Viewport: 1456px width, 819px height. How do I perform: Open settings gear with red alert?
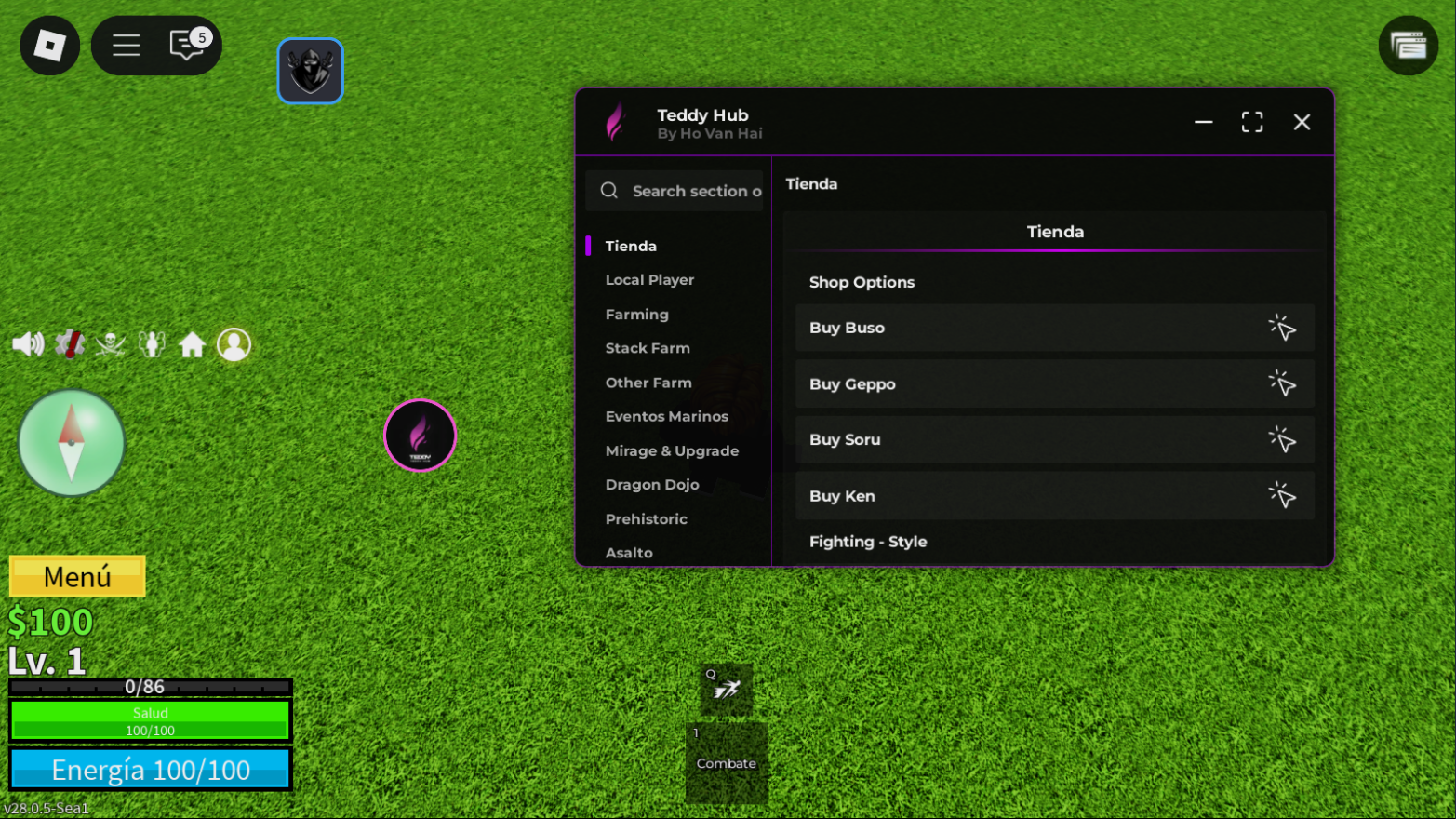tap(68, 343)
